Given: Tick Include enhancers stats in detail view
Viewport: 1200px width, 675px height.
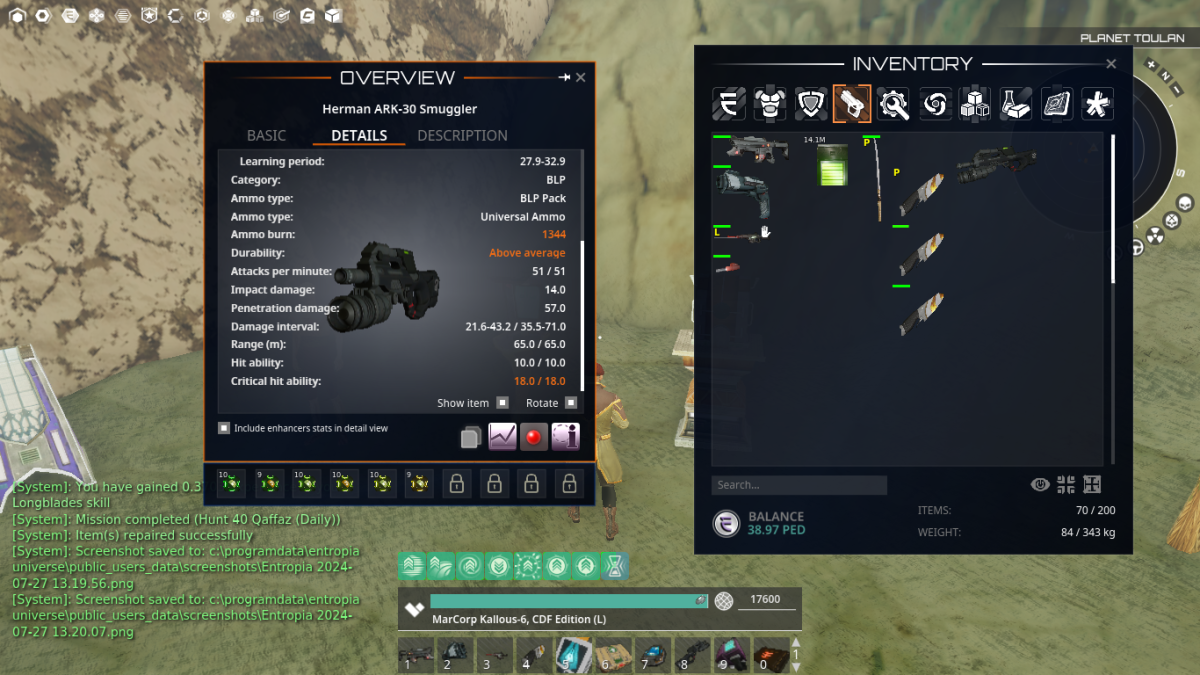Looking at the screenshot, I should (x=224, y=428).
